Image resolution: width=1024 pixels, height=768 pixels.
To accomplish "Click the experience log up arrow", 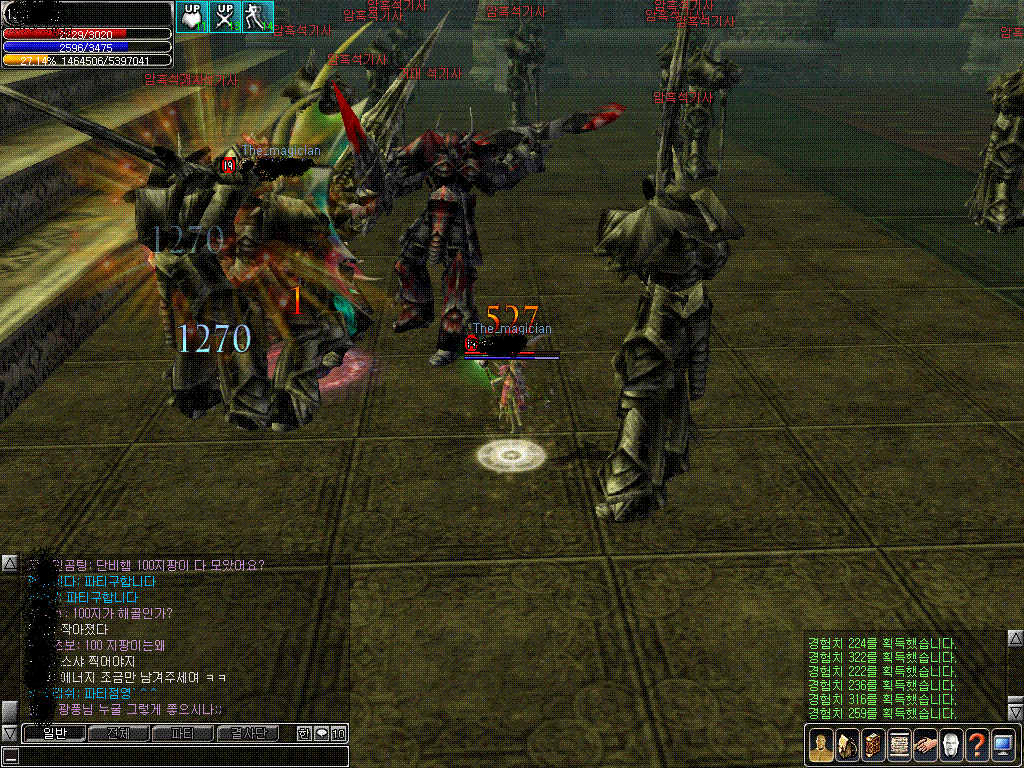I will pyautogui.click(x=1013, y=638).
